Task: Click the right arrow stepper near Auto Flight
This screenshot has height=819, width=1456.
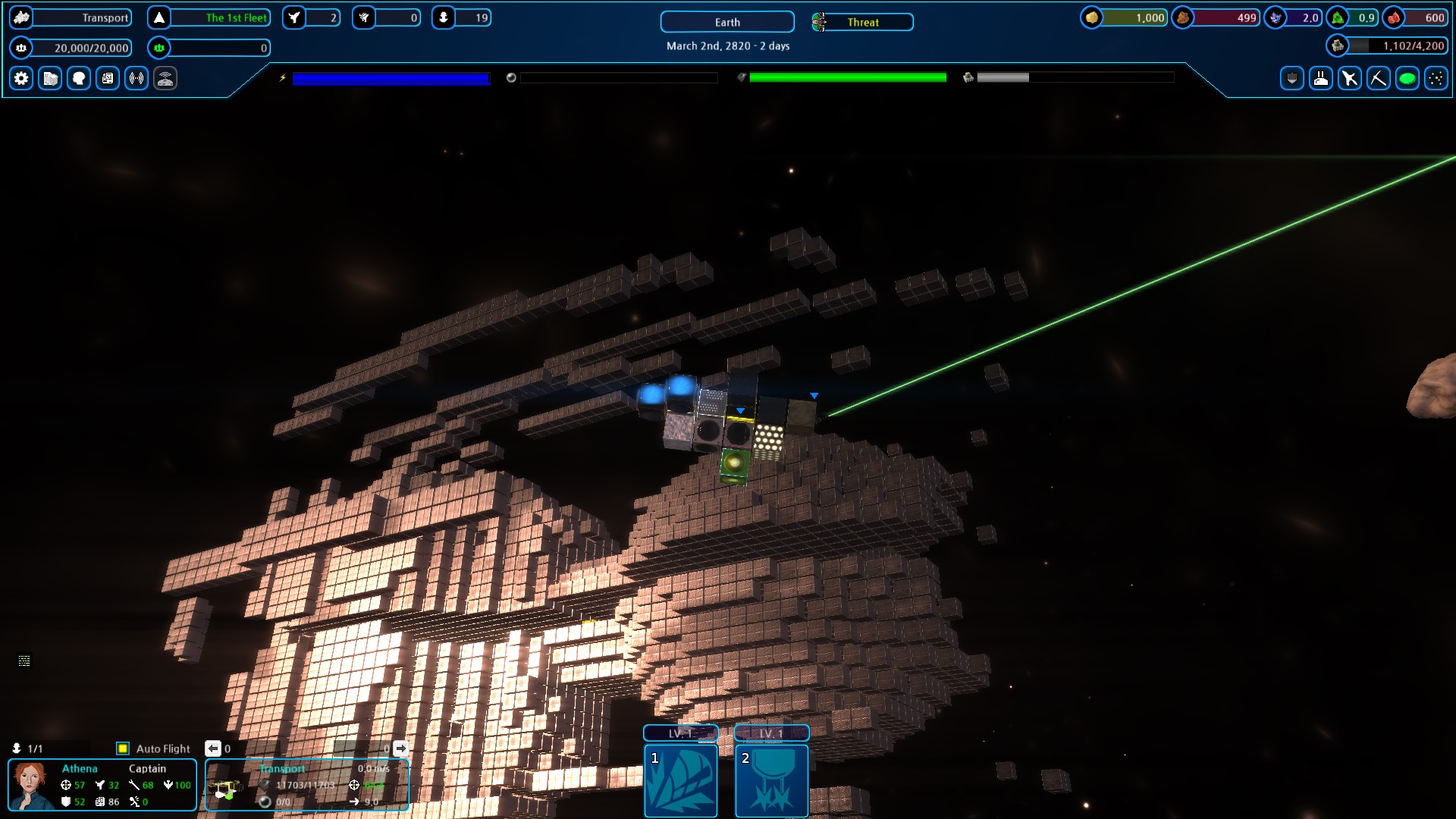Action: point(400,748)
